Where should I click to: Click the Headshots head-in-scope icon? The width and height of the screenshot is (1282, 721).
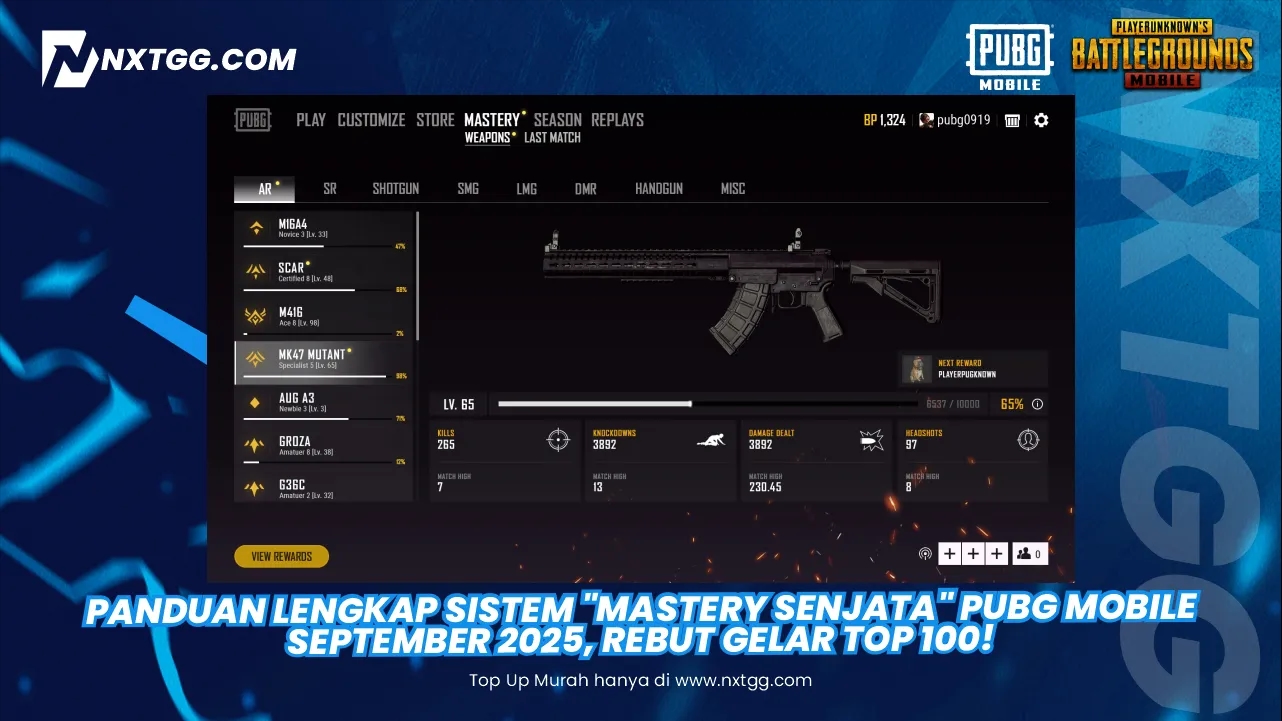[1028, 440]
